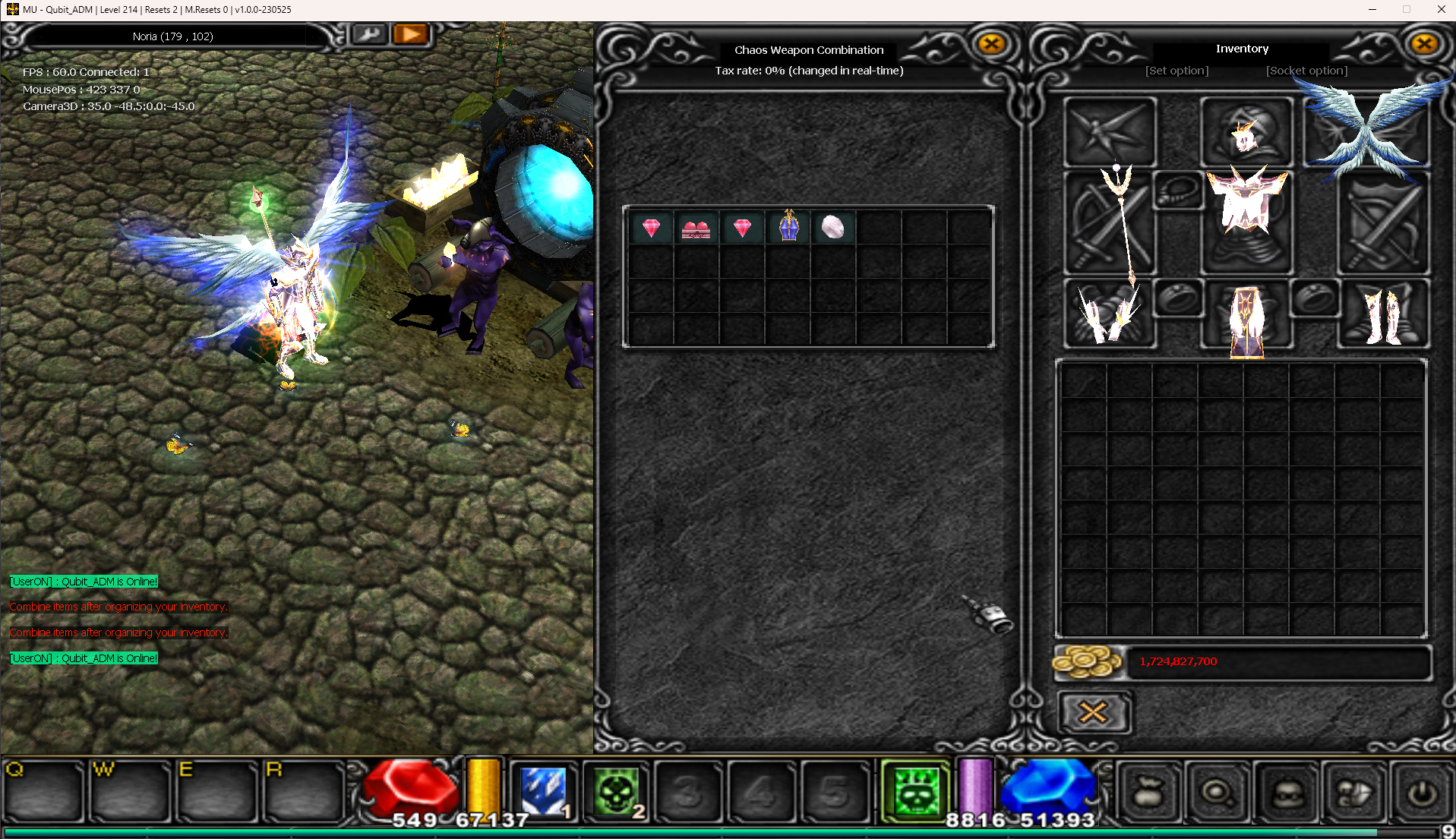Select the equipped helmet slot
This screenshot has height=839, width=1456.
point(1246,131)
